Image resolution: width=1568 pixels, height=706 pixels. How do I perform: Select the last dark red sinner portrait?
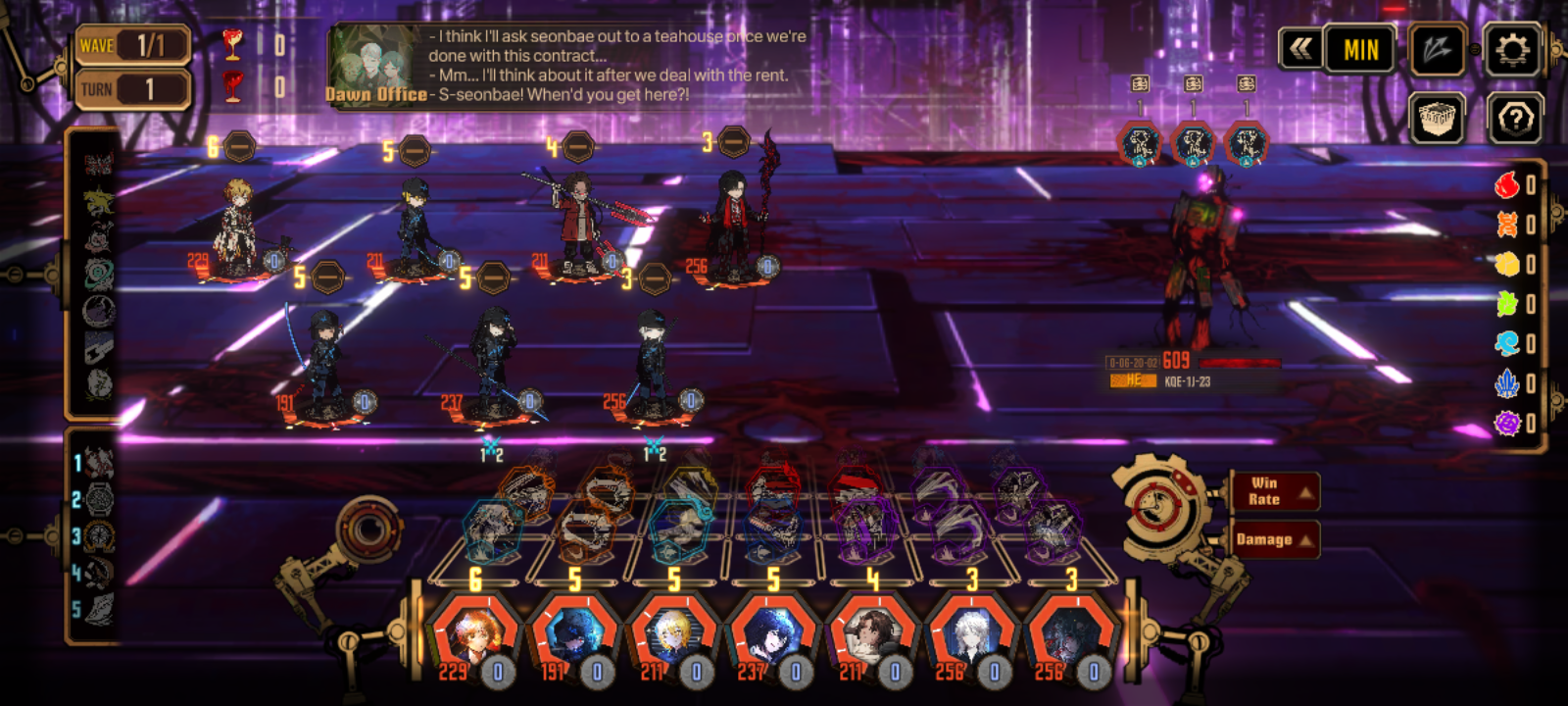[1069, 637]
